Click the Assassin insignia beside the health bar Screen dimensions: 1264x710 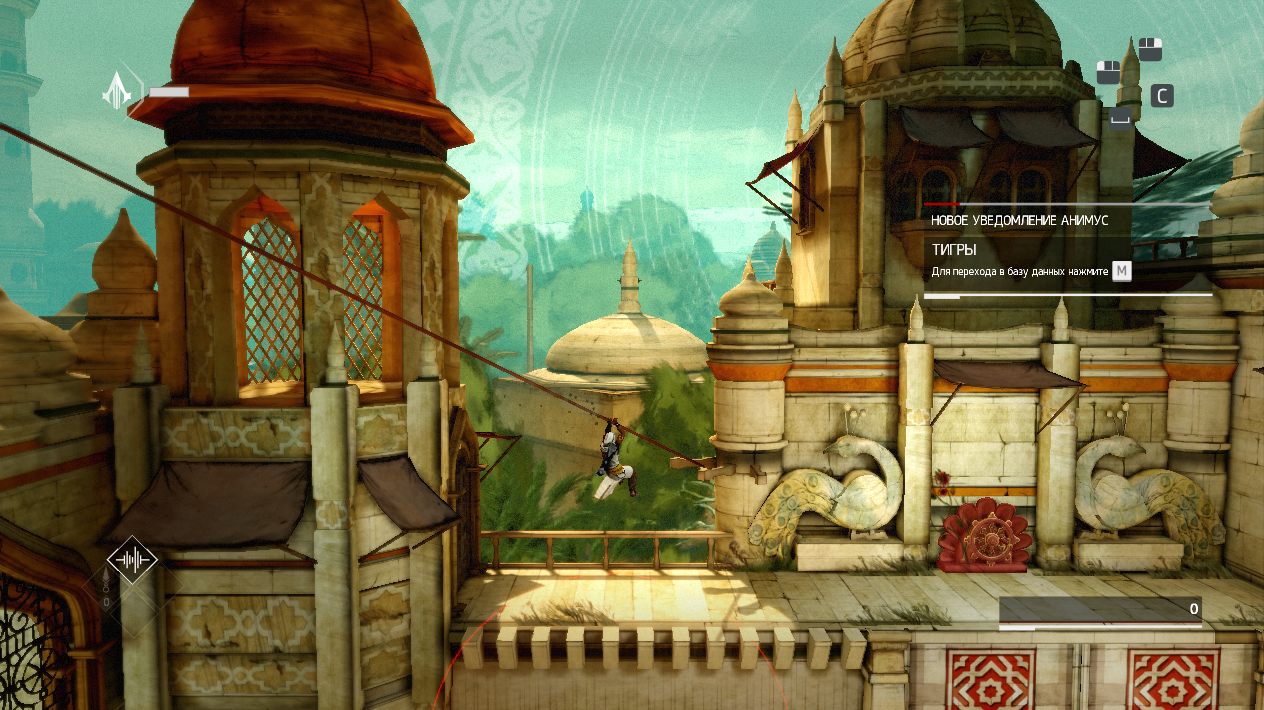coord(121,91)
